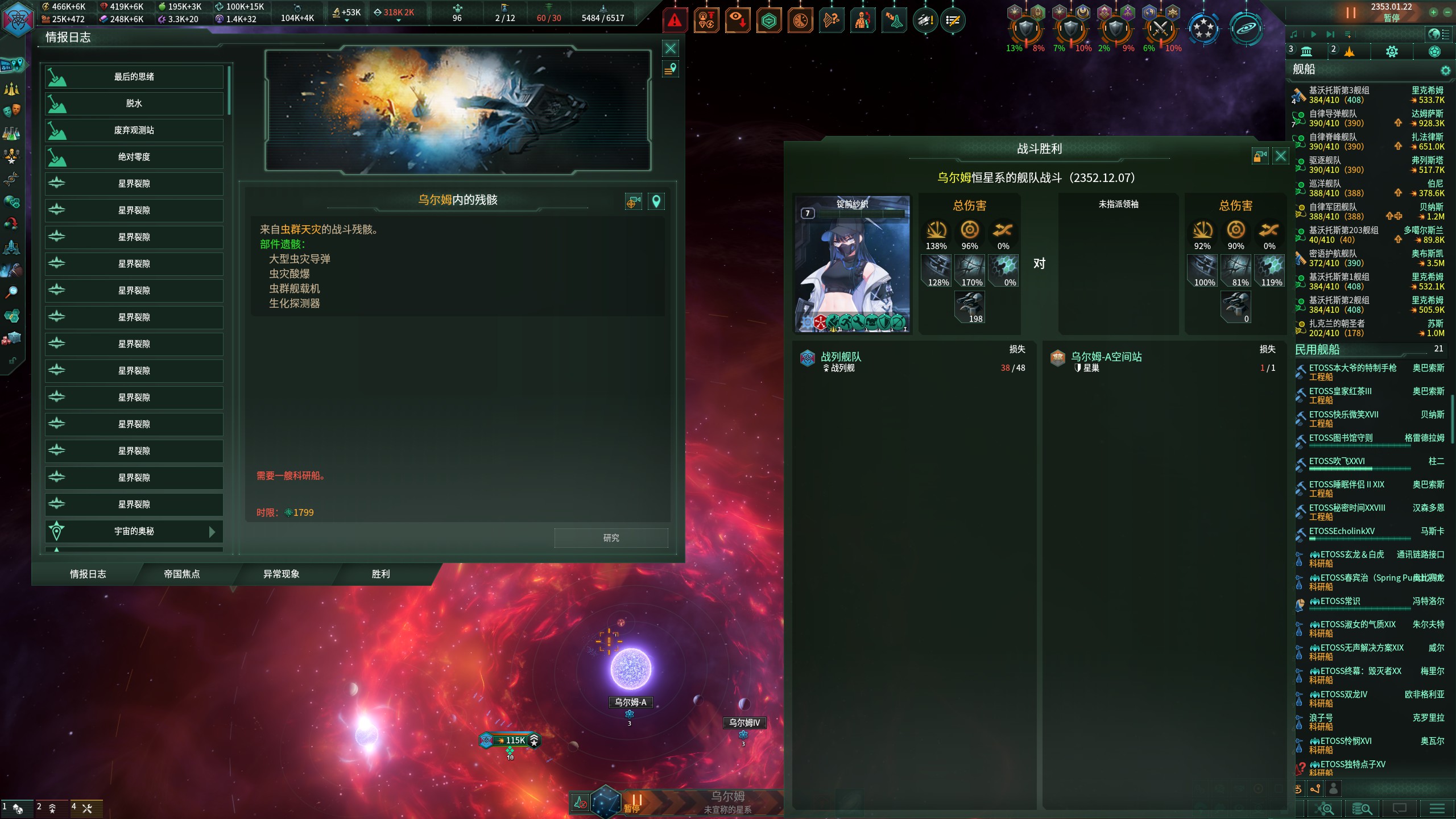Open the 脱水 log entry
The width and height of the screenshot is (1456, 819).
tap(134, 104)
